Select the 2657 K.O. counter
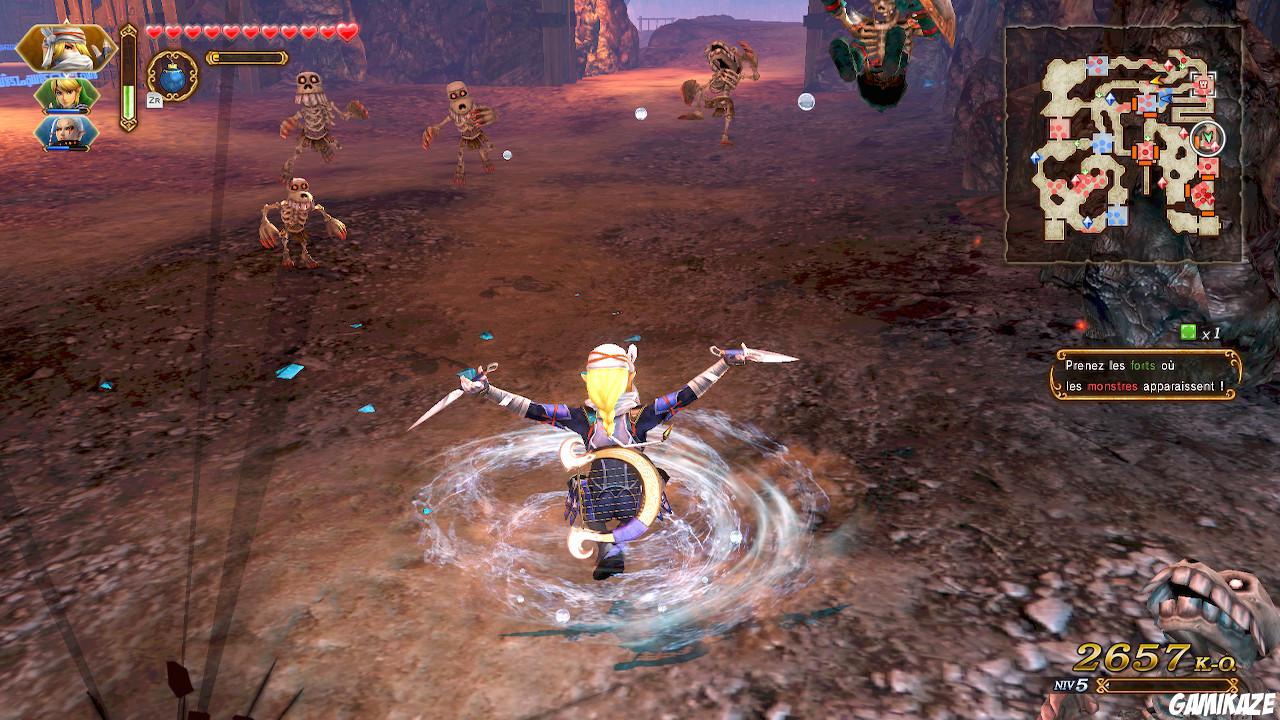This screenshot has width=1280, height=720. (1135, 658)
